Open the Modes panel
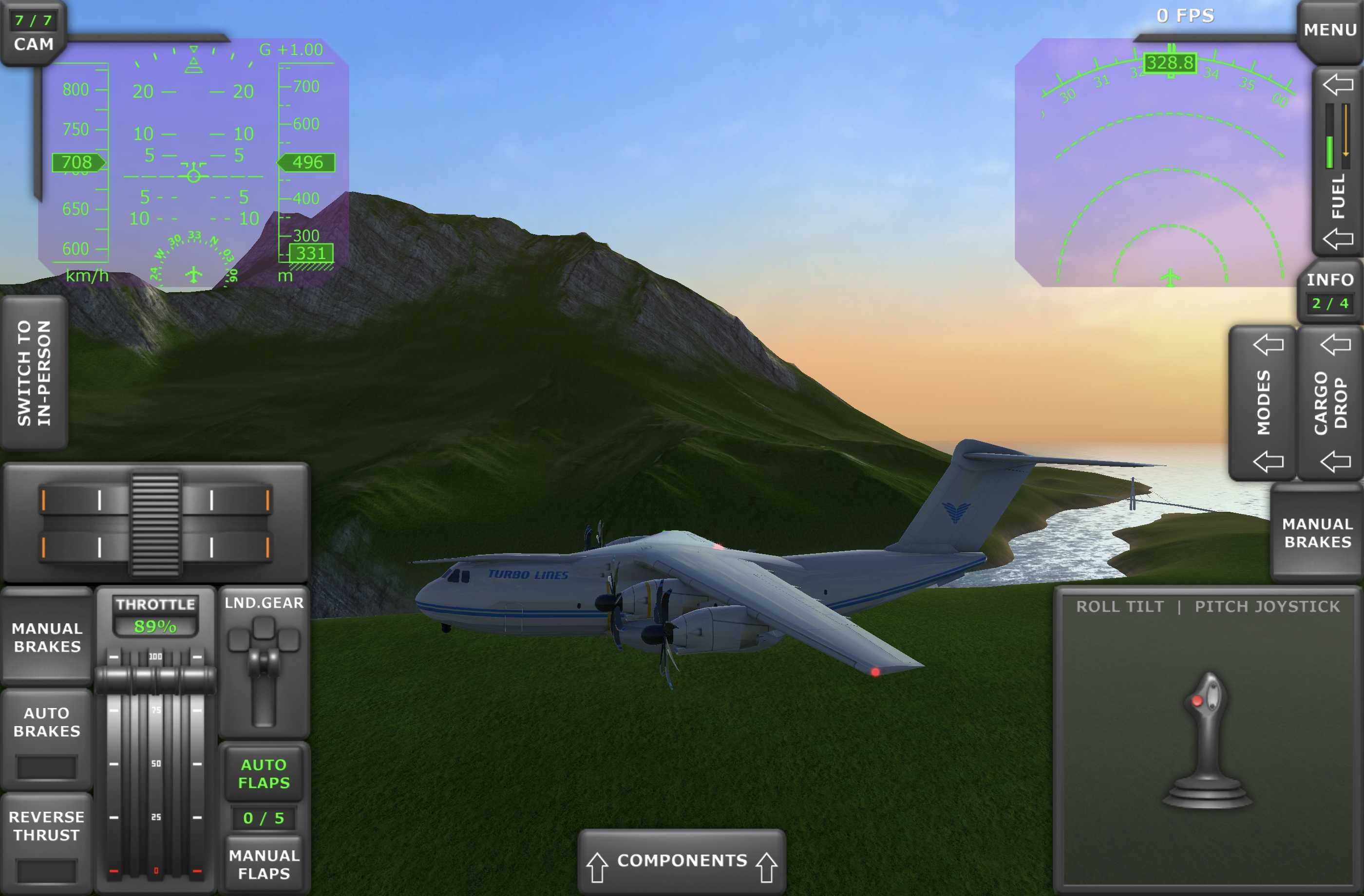1364x896 pixels. [1263, 403]
